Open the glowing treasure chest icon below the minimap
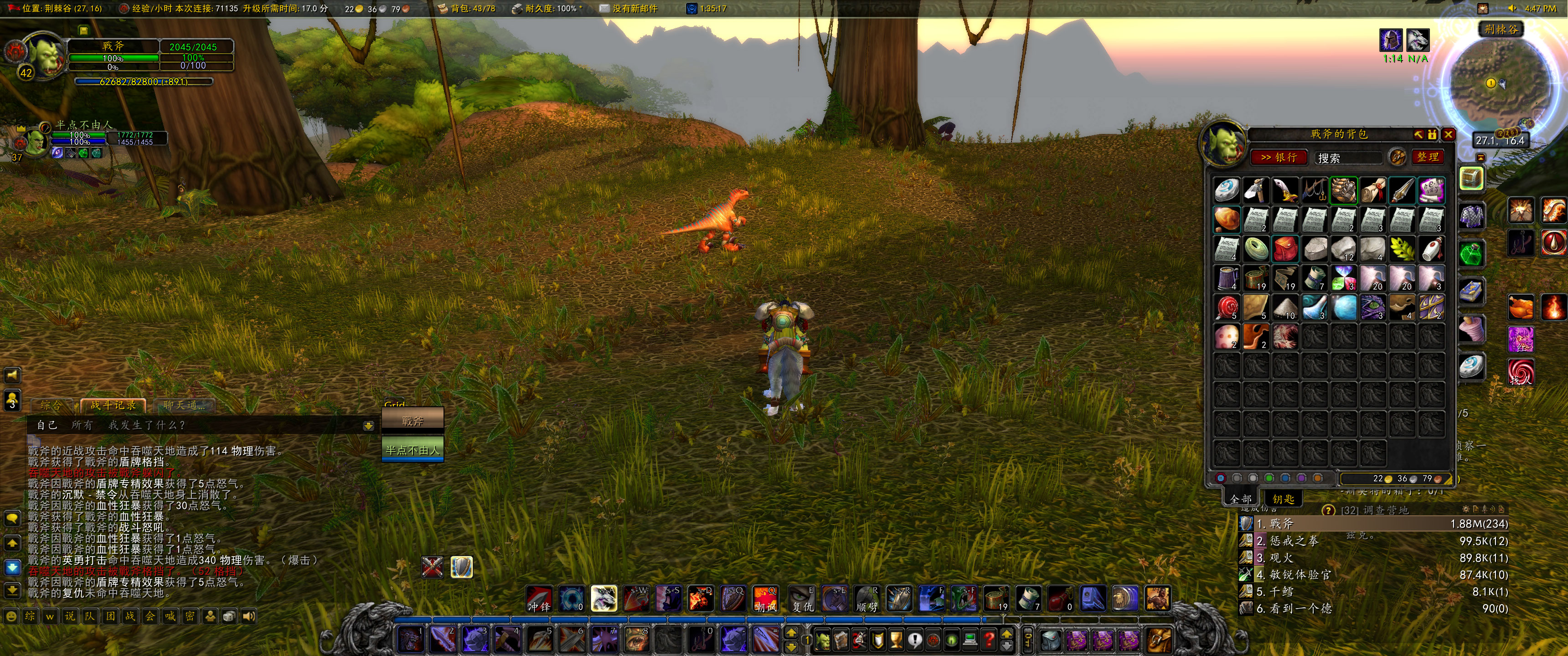Viewport: 1568px width, 656px height. [1471, 178]
